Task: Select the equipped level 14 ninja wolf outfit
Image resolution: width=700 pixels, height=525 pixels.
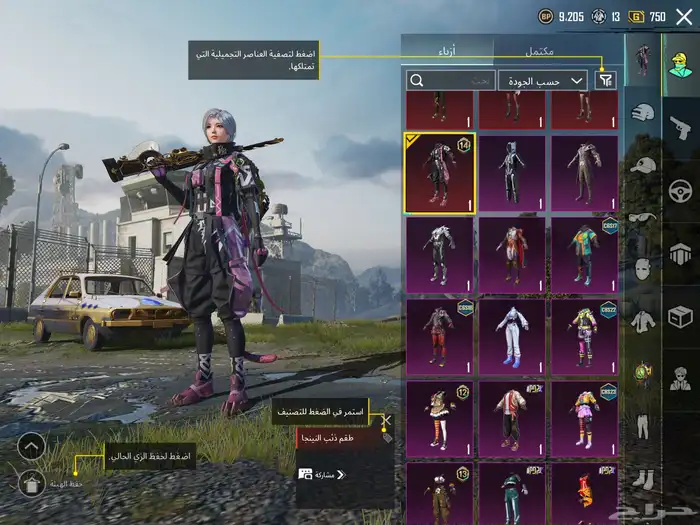Action: pyautogui.click(x=440, y=173)
